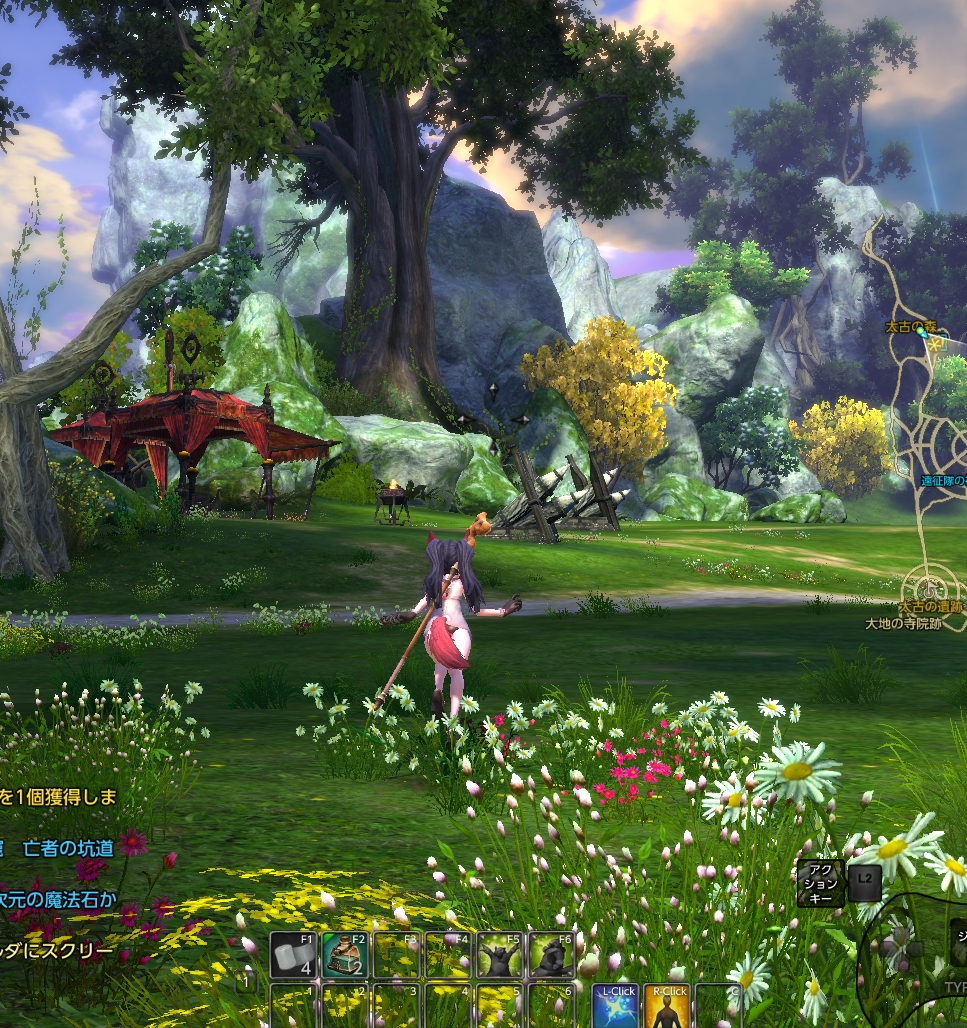Select the 大地の寺院跡 location label

coord(903,623)
